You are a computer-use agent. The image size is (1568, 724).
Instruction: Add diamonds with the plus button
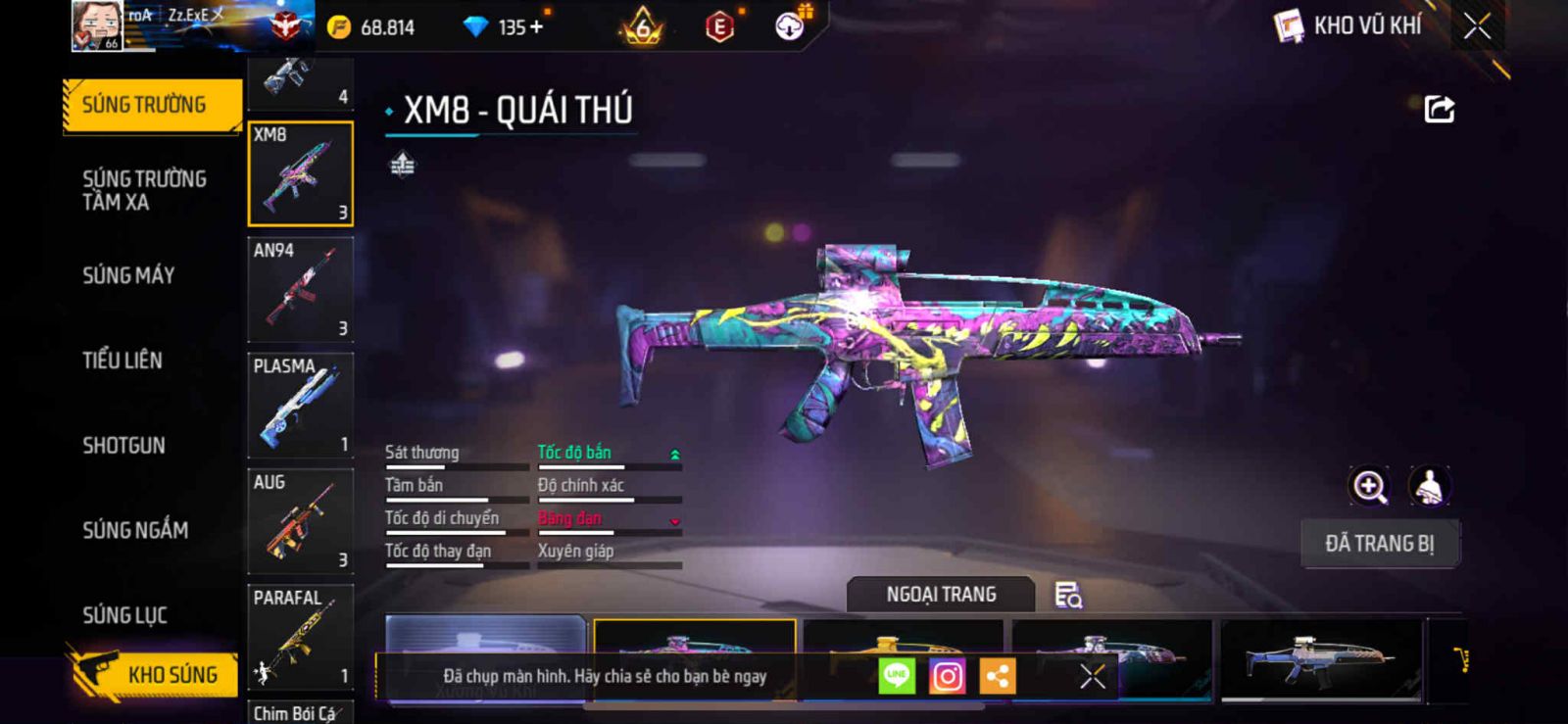(x=536, y=27)
